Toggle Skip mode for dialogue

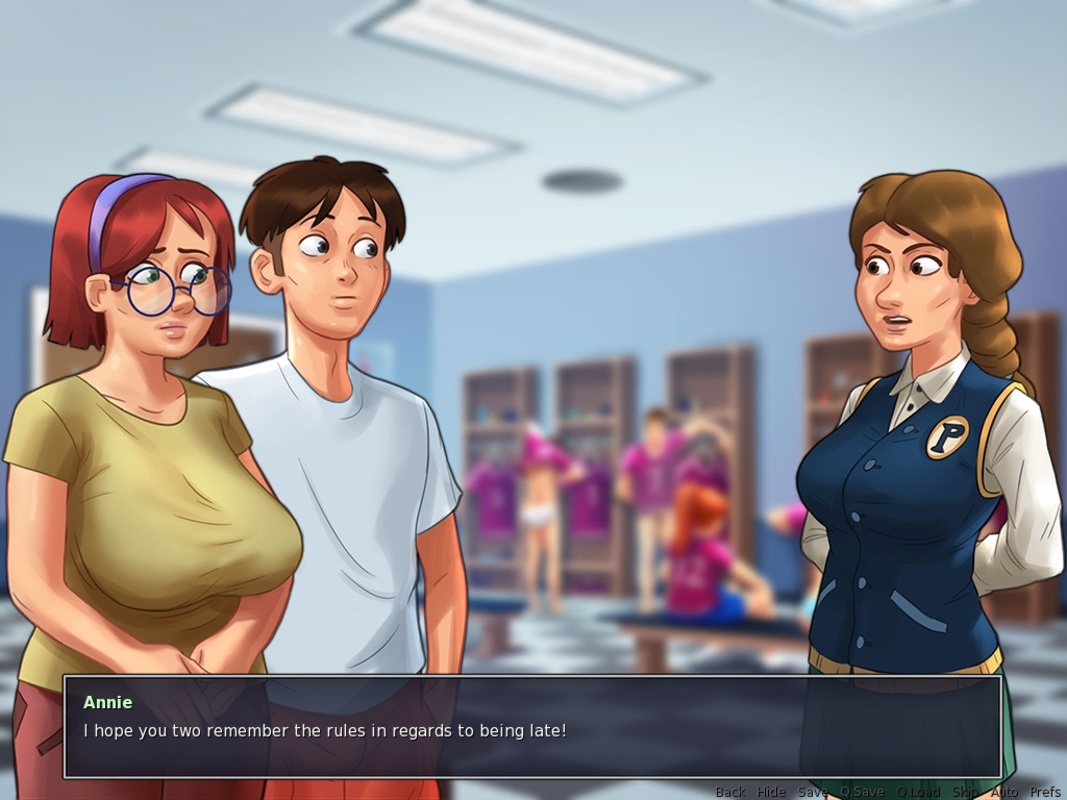click(x=965, y=792)
